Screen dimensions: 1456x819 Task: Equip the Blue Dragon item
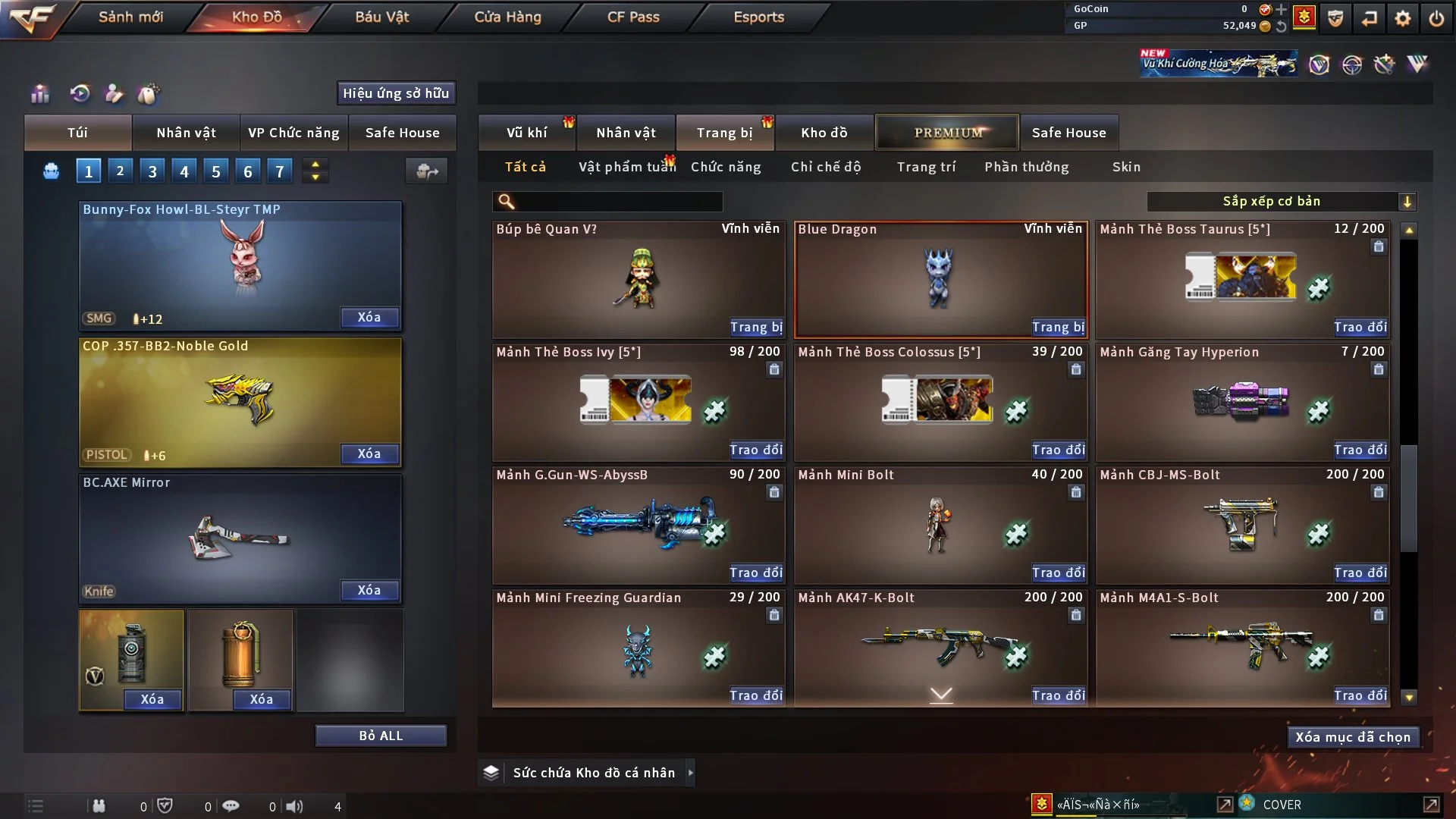1058,327
